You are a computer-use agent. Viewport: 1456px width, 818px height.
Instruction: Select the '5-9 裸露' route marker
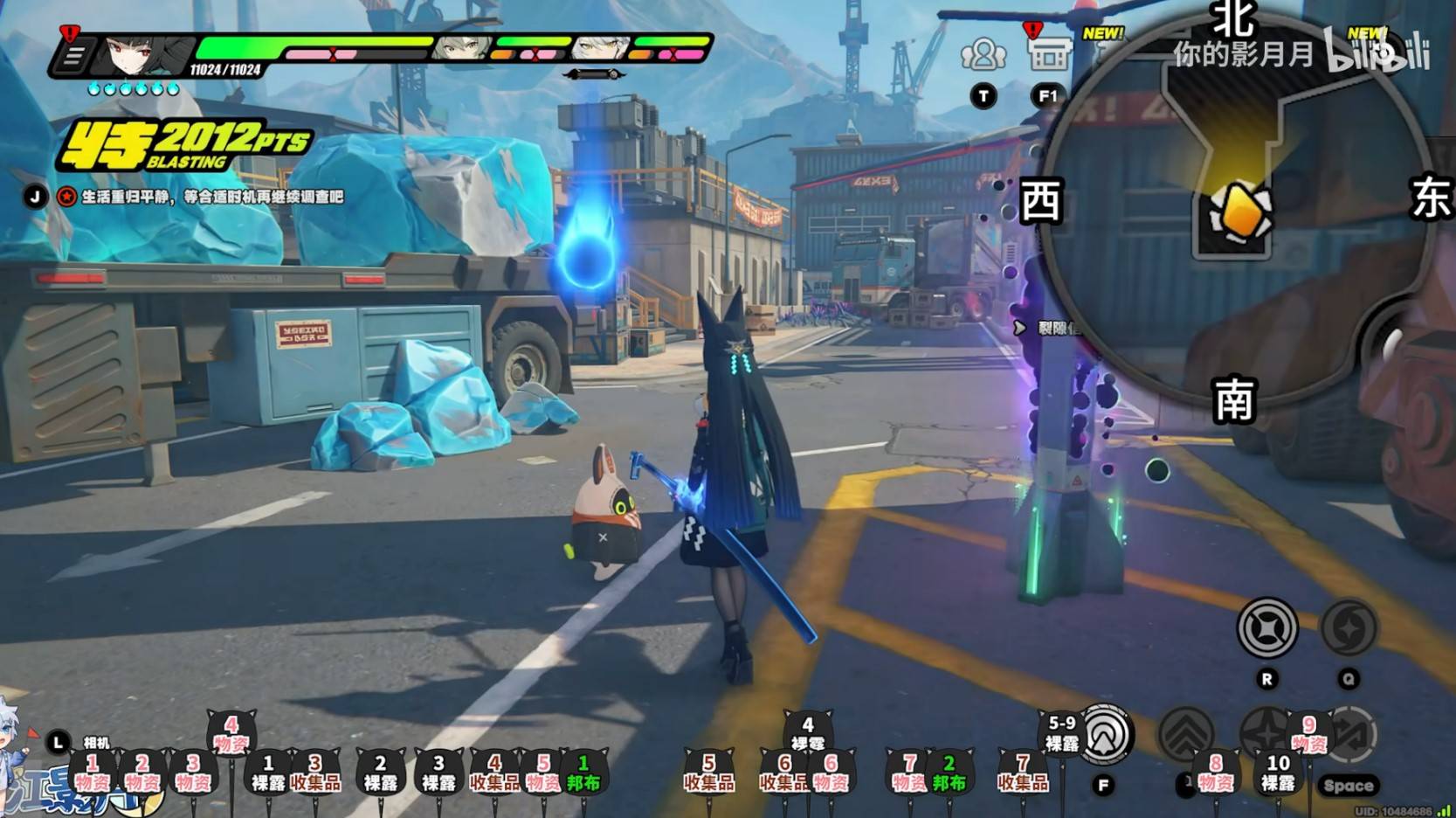tap(1062, 734)
